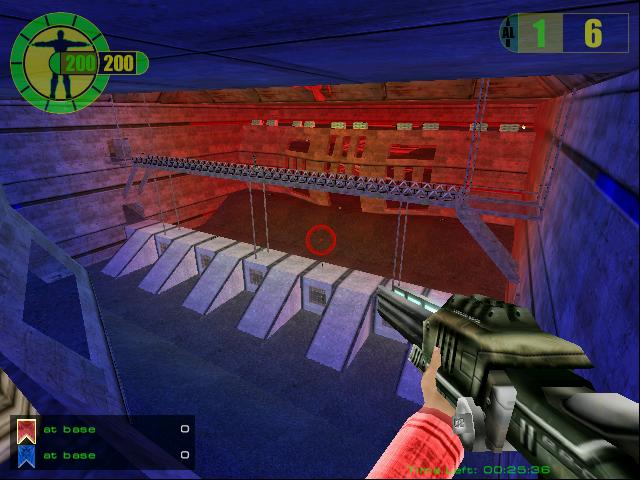Viewport: 640px width, 480px height.
Task: Click the red team flag icon
Action: pyautogui.click(x=27, y=430)
